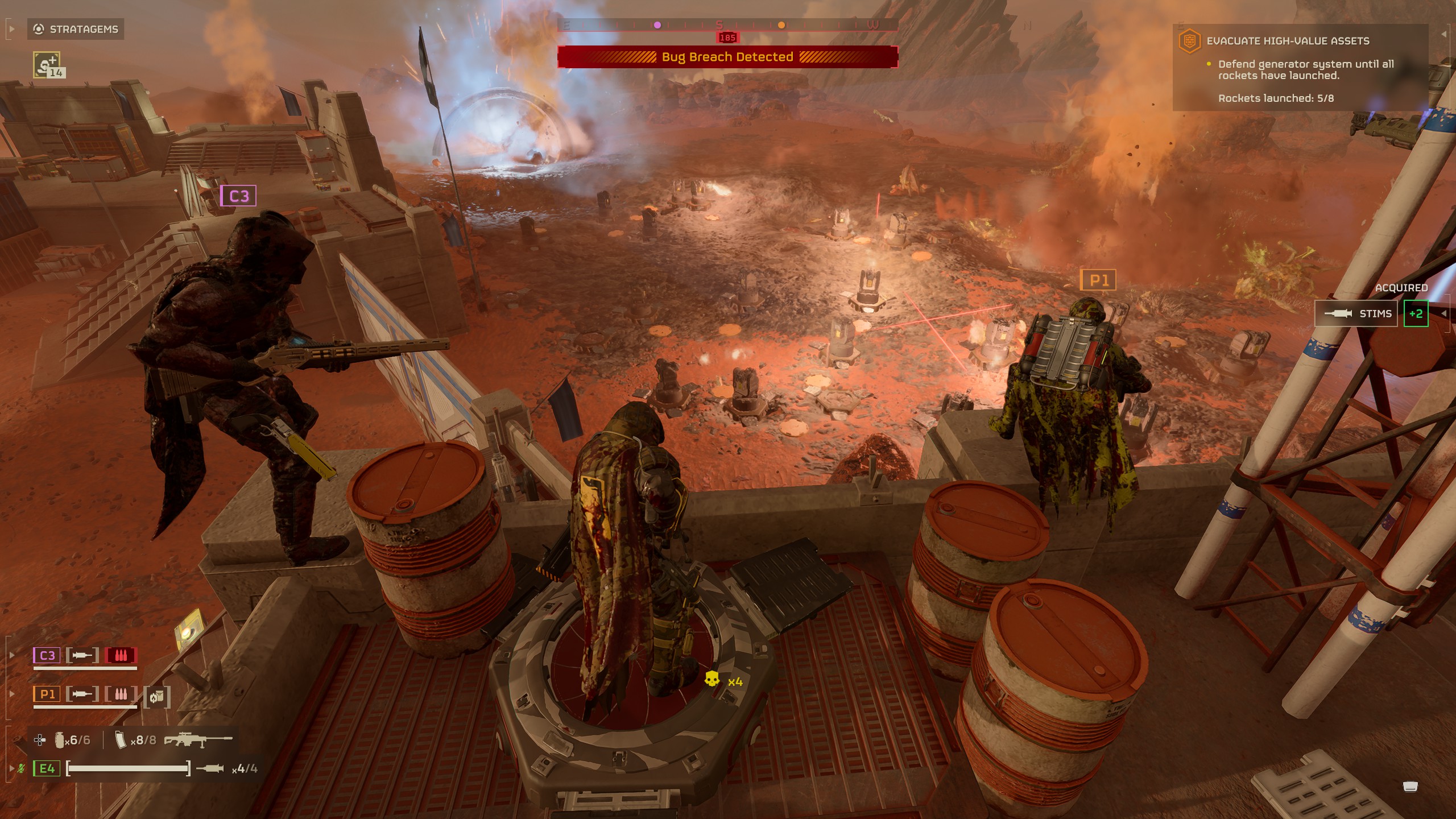This screenshot has height=819, width=1456.
Task: Click the compass bar heading strip
Action: (x=727, y=25)
